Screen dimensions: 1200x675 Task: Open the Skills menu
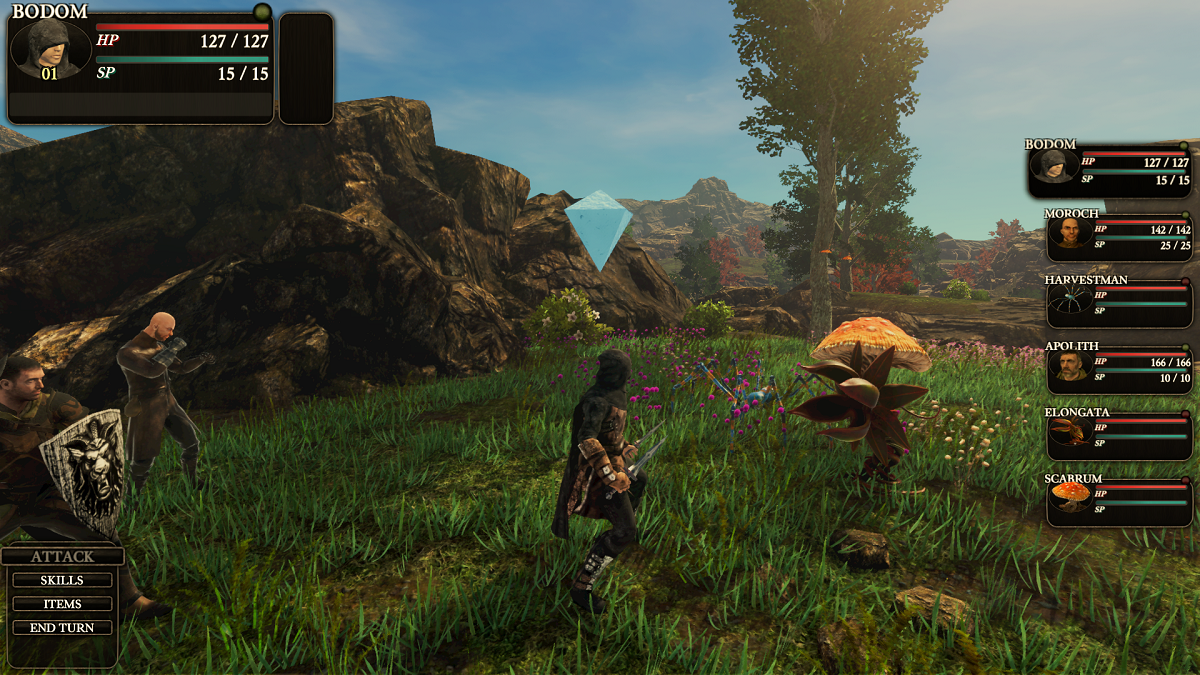click(62, 581)
